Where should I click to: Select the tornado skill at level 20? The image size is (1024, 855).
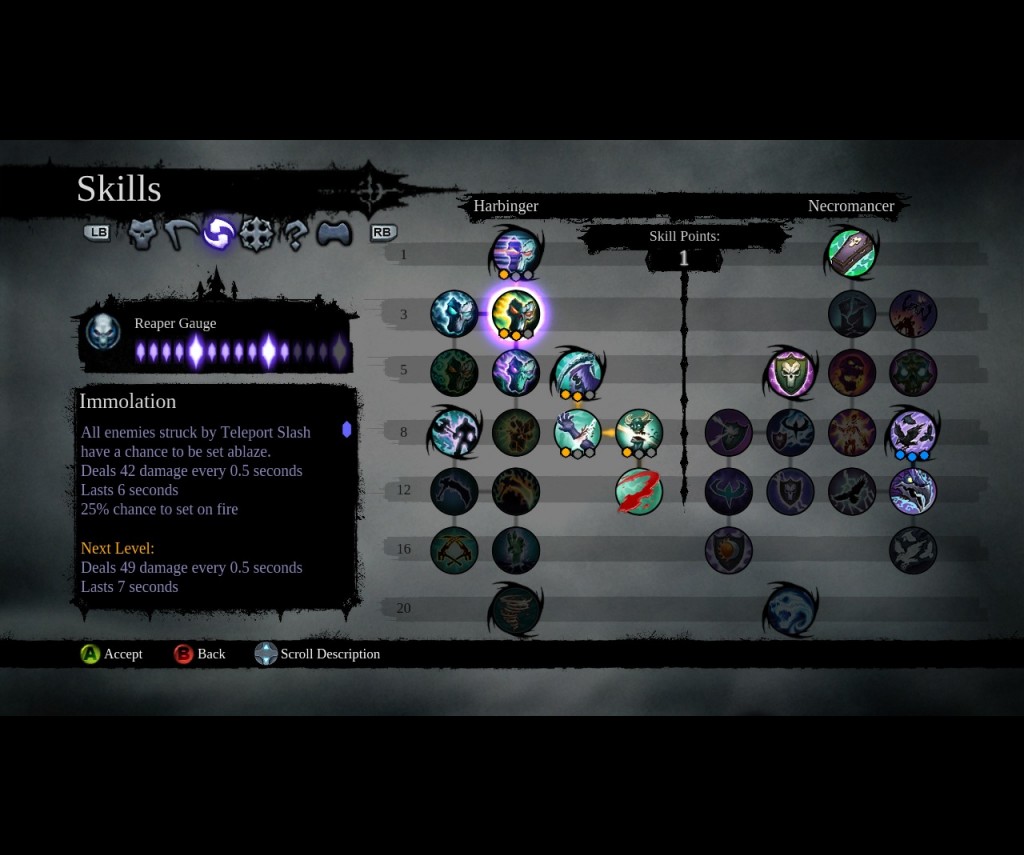(516, 609)
